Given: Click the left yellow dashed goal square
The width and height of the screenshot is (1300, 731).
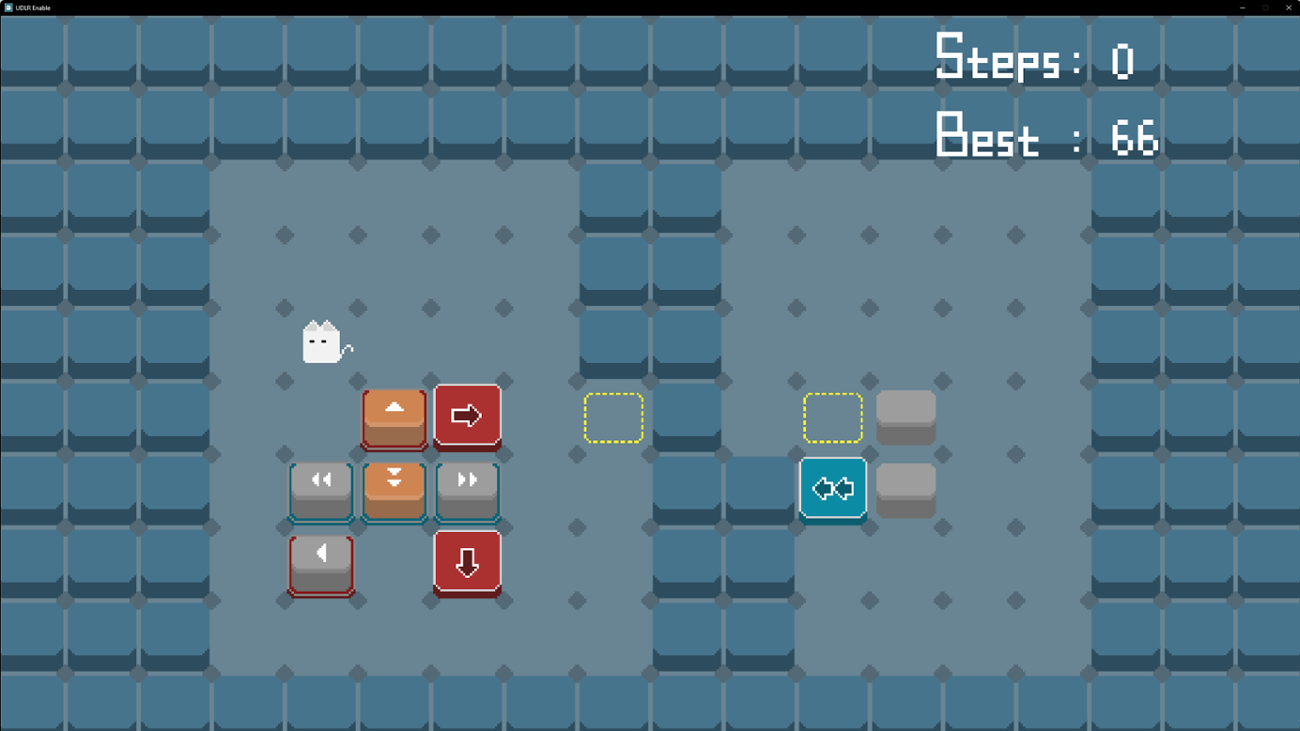Looking at the screenshot, I should pos(612,416).
